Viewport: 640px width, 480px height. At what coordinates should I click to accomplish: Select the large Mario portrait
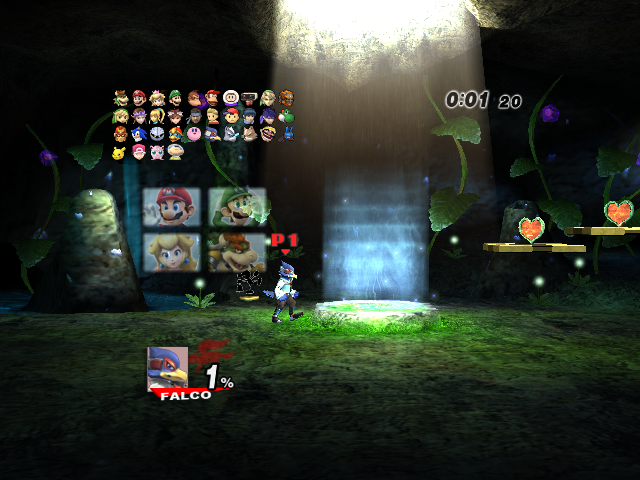[x=172, y=207]
